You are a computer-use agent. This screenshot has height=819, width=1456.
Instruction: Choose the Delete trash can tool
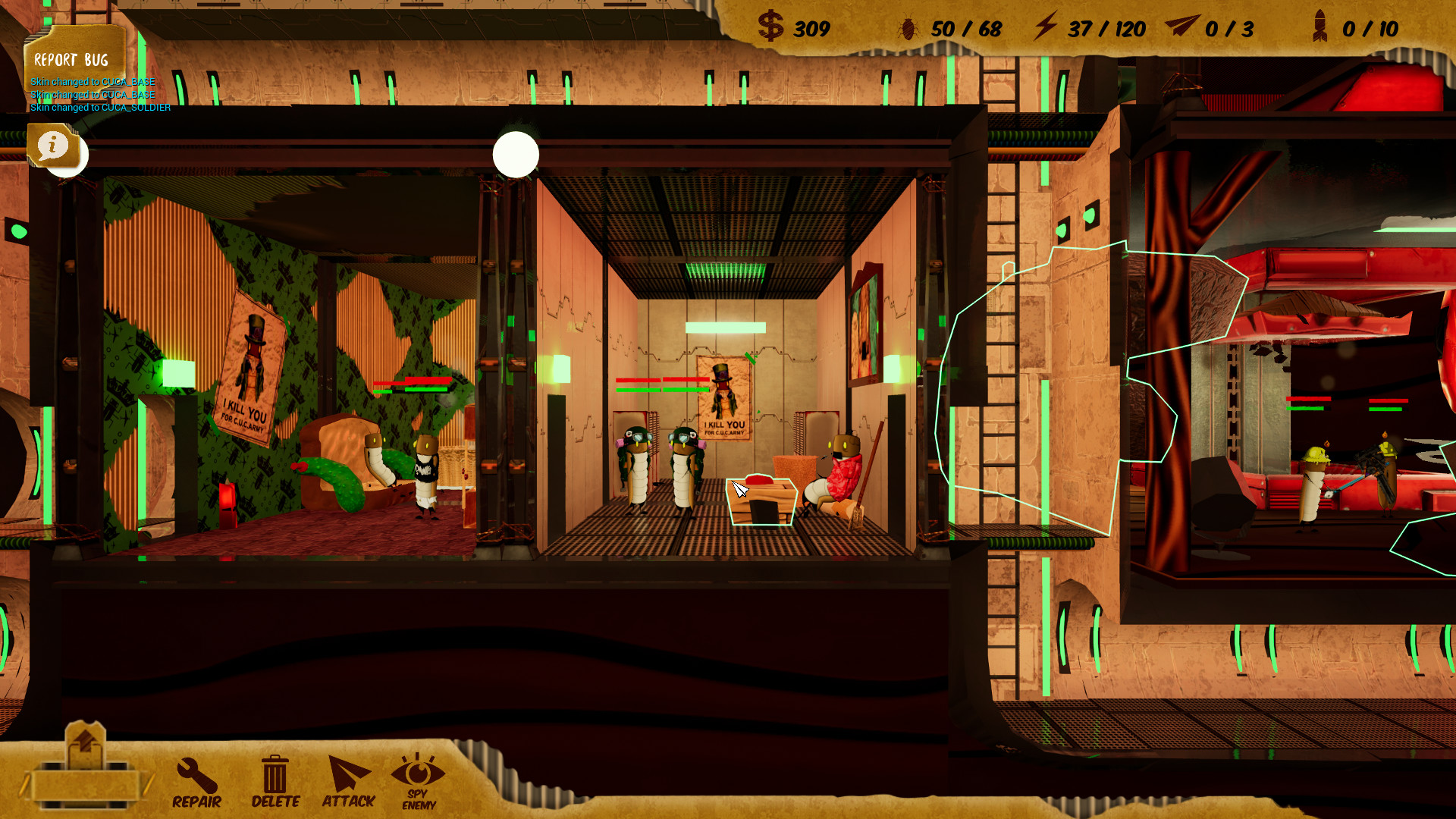275,783
